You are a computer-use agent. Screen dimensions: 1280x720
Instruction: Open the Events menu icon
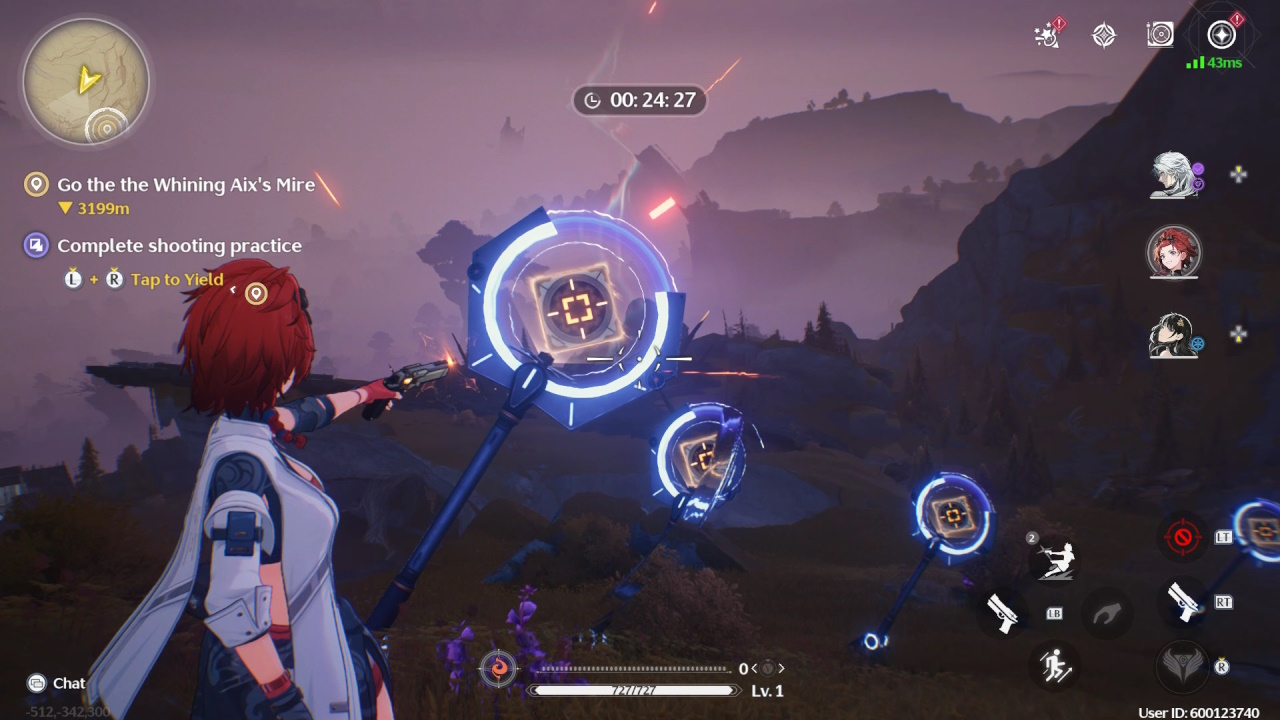point(1045,35)
